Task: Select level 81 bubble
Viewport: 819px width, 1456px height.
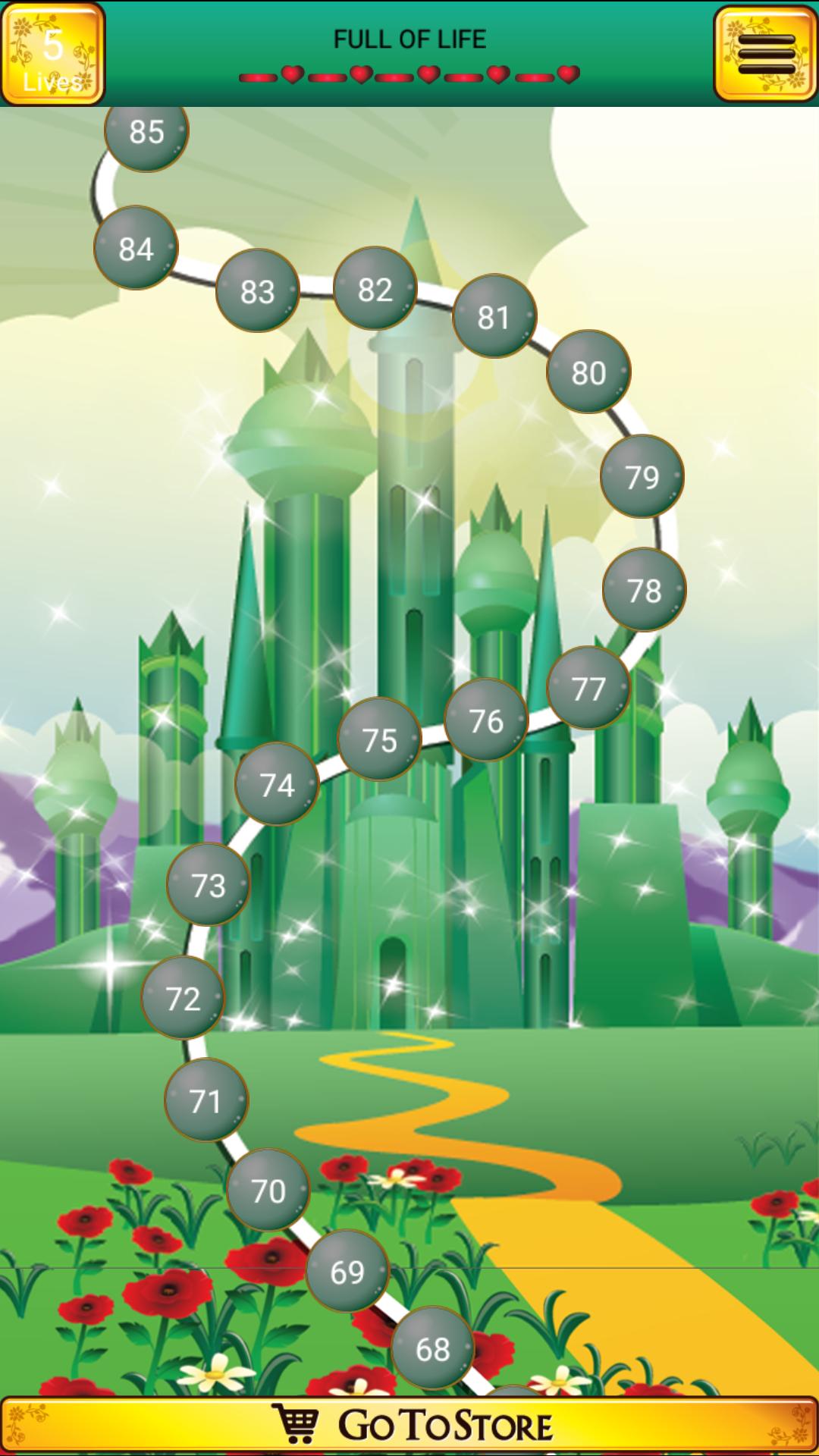Action: (x=494, y=316)
